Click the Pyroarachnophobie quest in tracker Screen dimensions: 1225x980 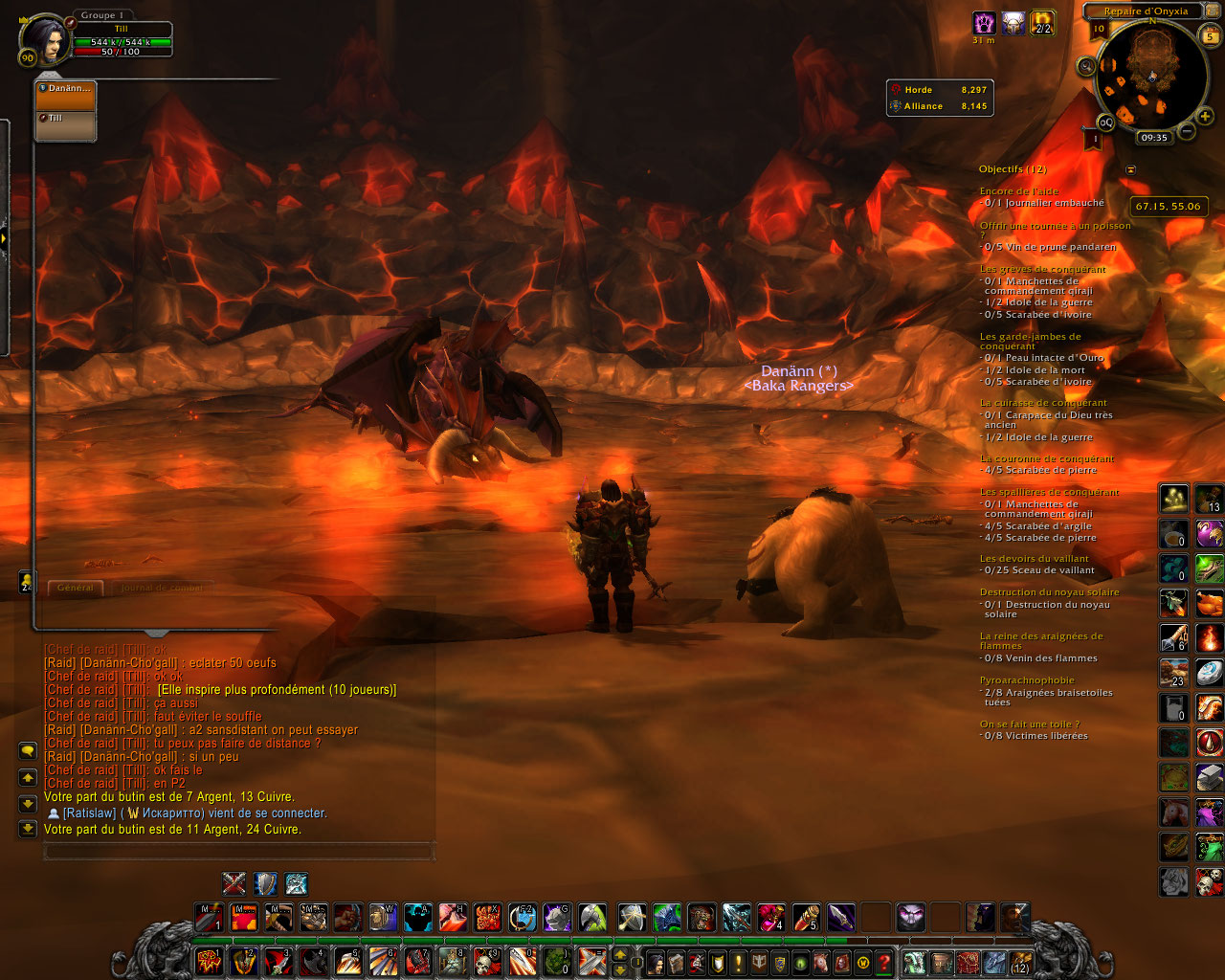click(x=1026, y=680)
